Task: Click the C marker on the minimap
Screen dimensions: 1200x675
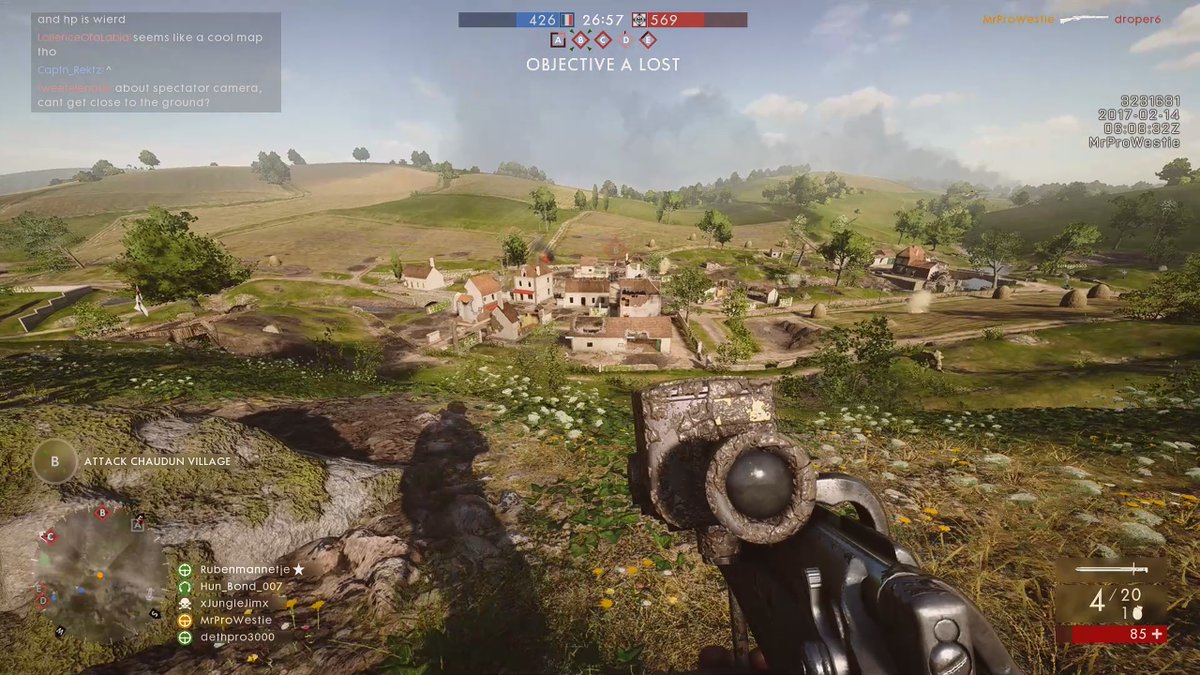Action: [x=48, y=537]
